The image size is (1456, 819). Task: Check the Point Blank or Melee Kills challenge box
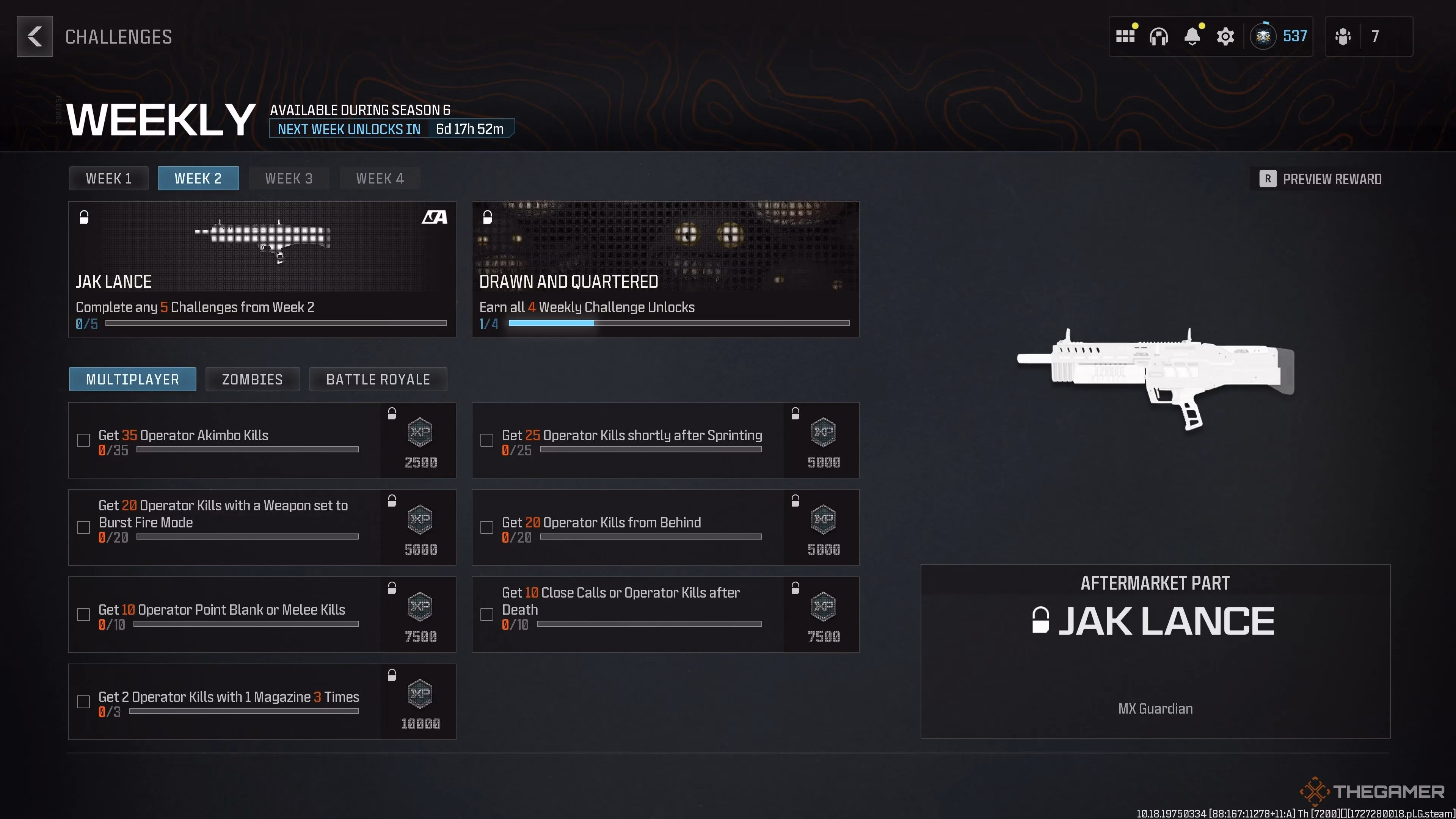pos(83,614)
